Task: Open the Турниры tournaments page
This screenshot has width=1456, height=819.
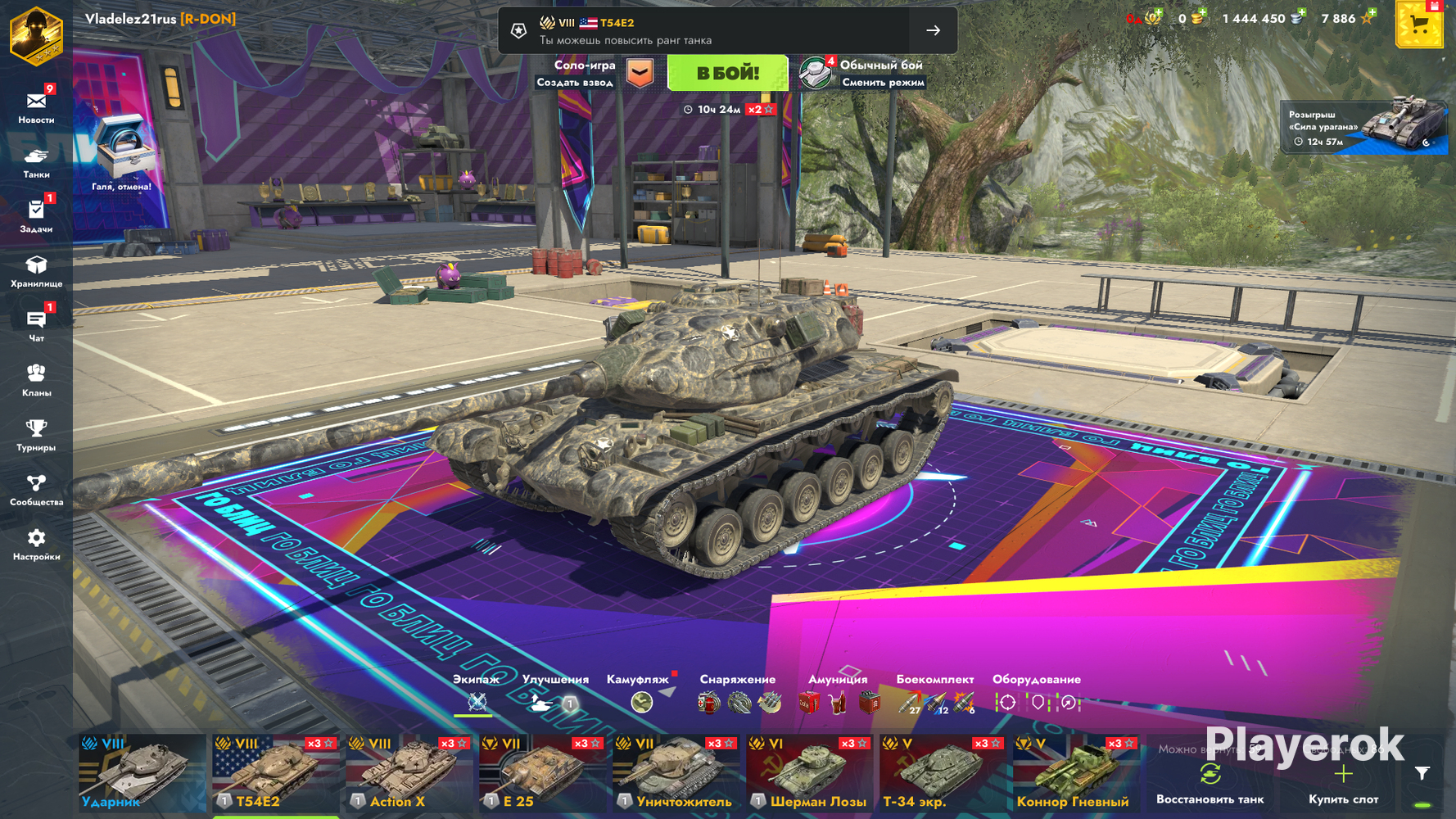Action: (36, 434)
